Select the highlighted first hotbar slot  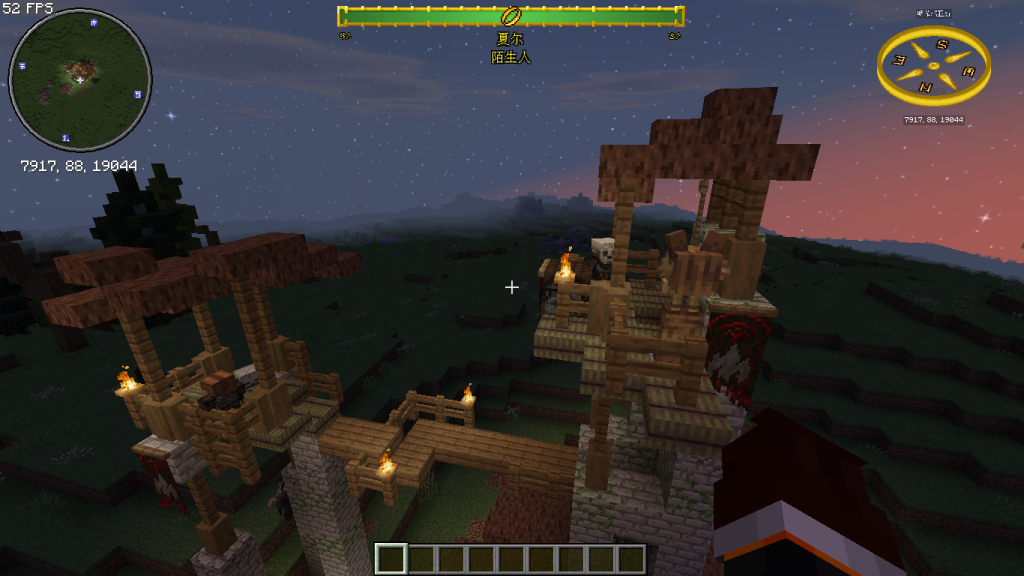tap(391, 559)
